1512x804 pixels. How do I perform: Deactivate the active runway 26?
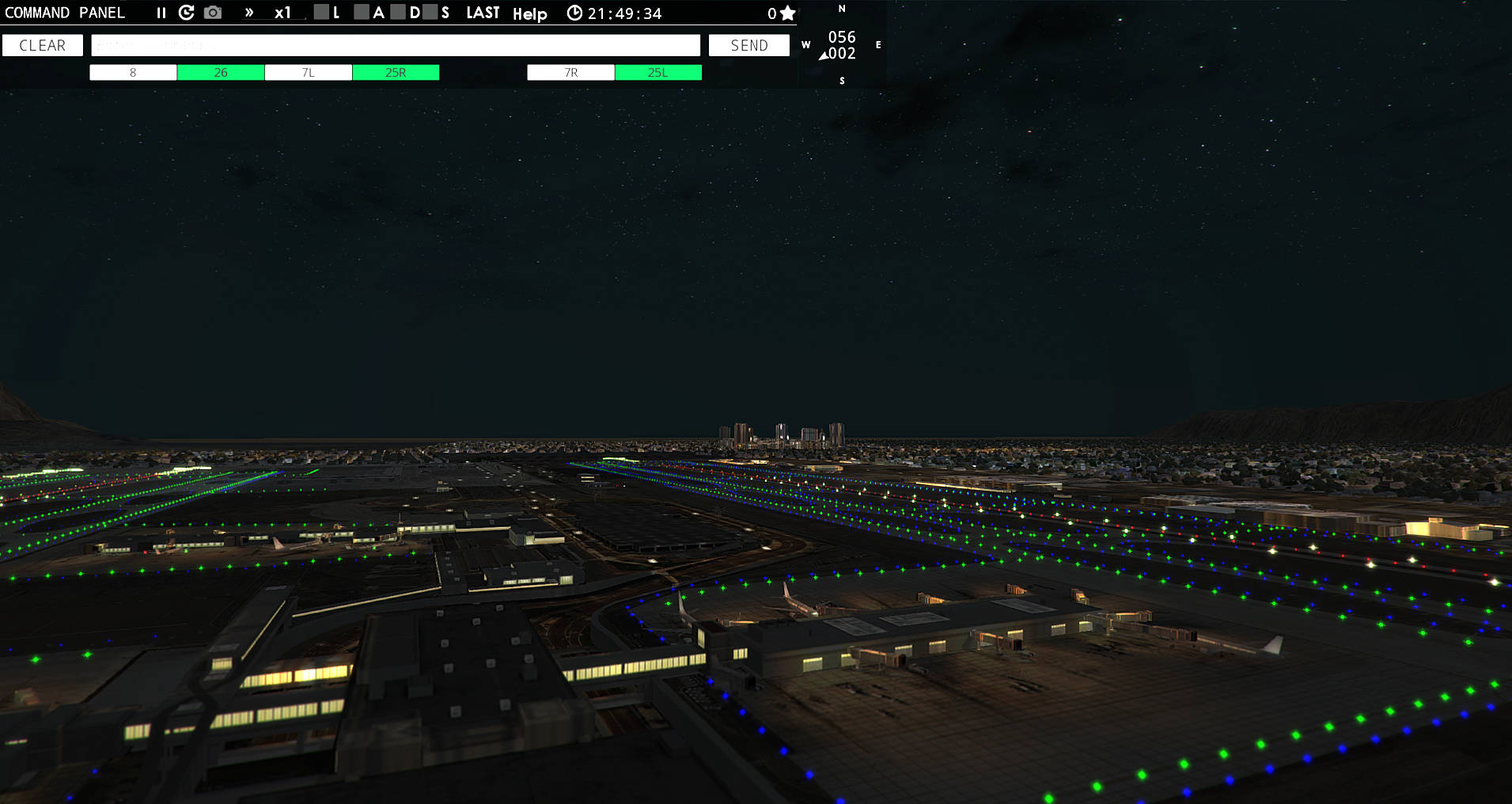click(x=220, y=72)
